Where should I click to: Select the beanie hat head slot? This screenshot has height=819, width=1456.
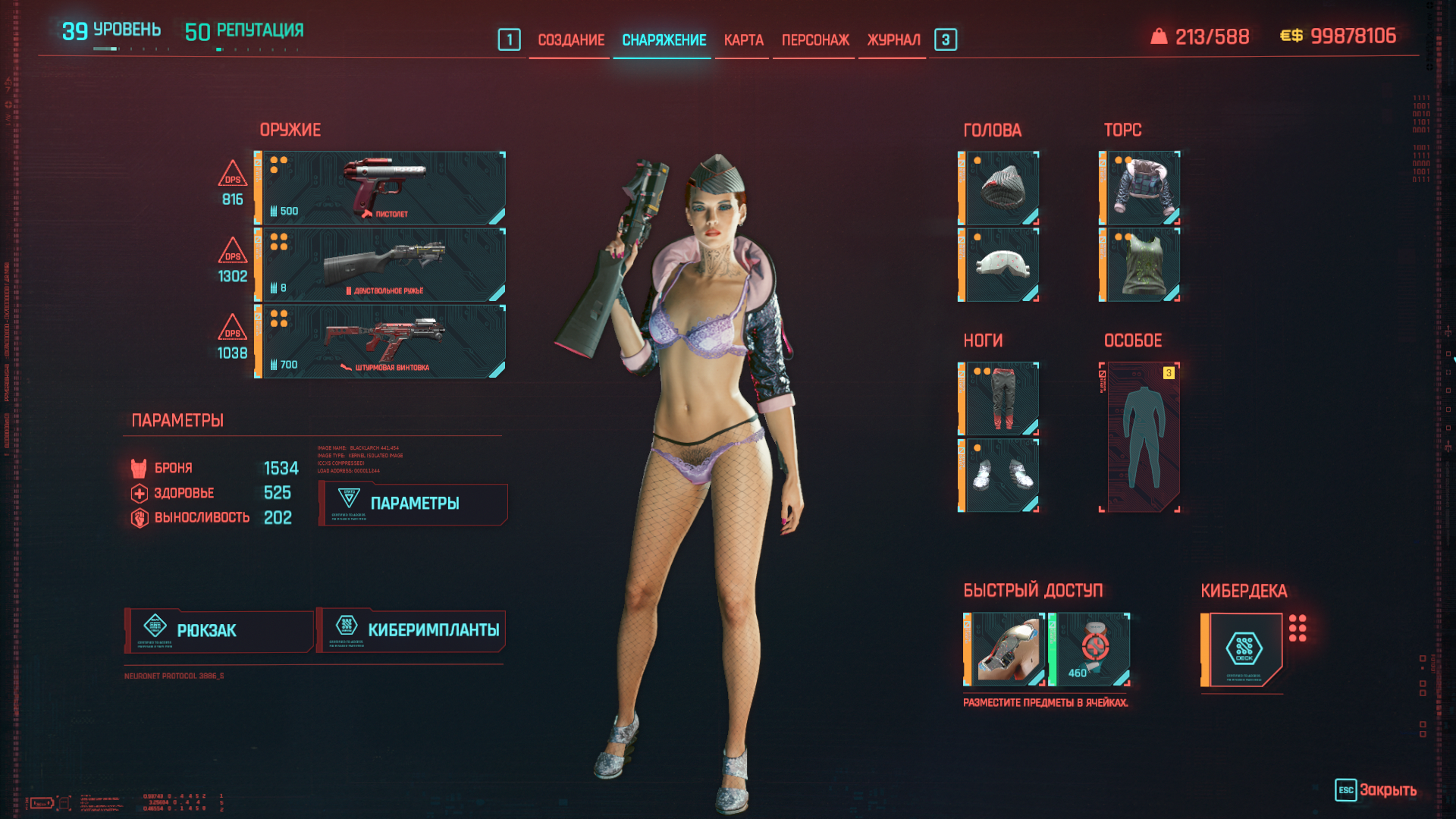pos(999,188)
